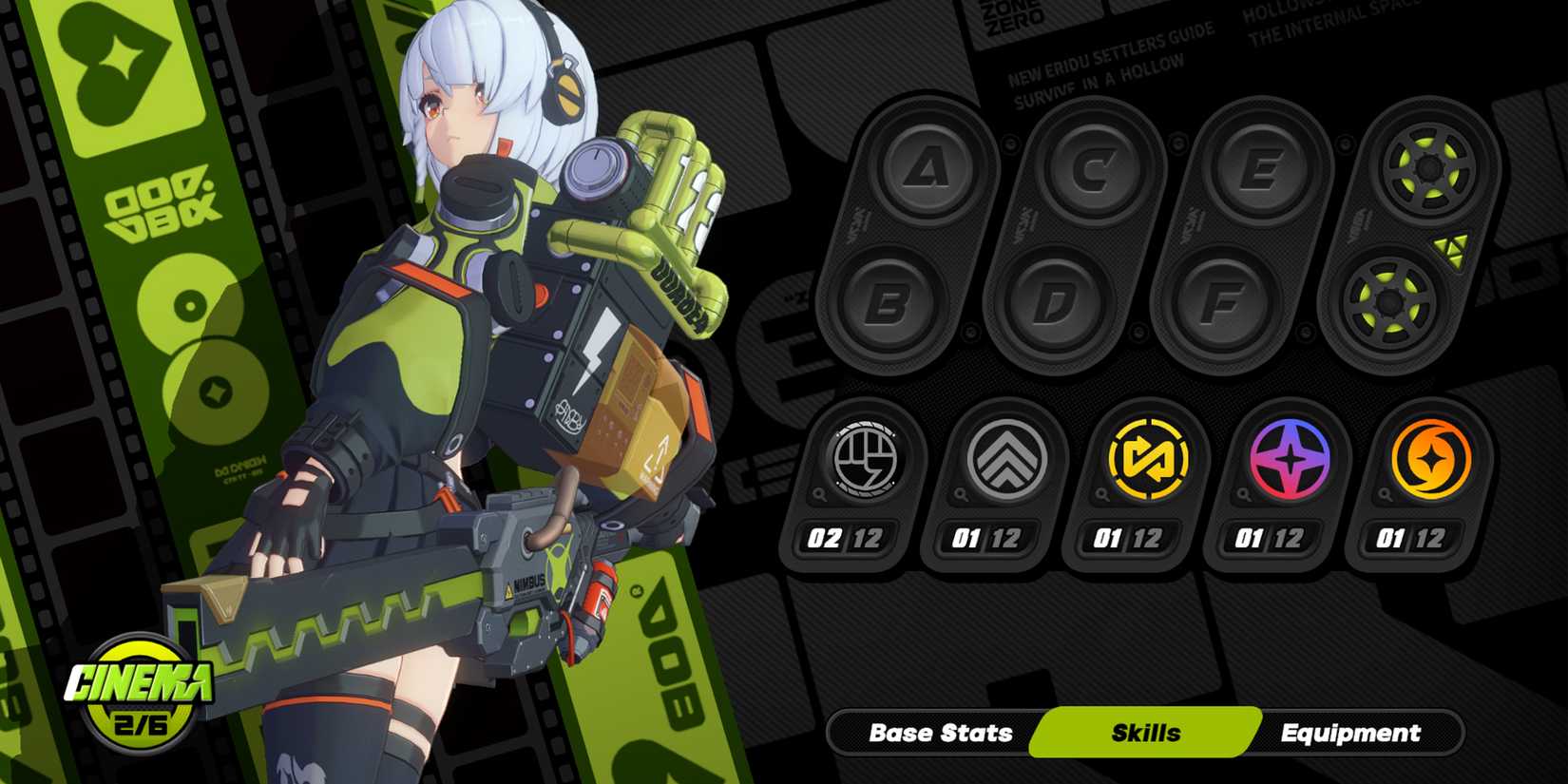Expand Core Skill node E

(x=1259, y=171)
